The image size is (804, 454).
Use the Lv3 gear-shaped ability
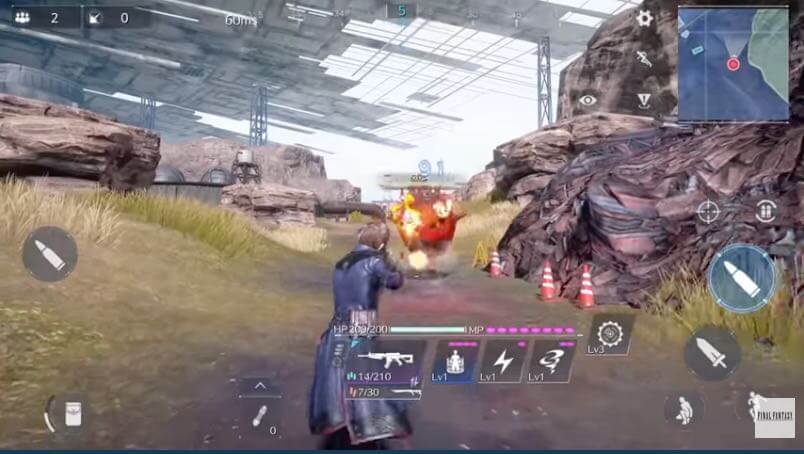(609, 334)
